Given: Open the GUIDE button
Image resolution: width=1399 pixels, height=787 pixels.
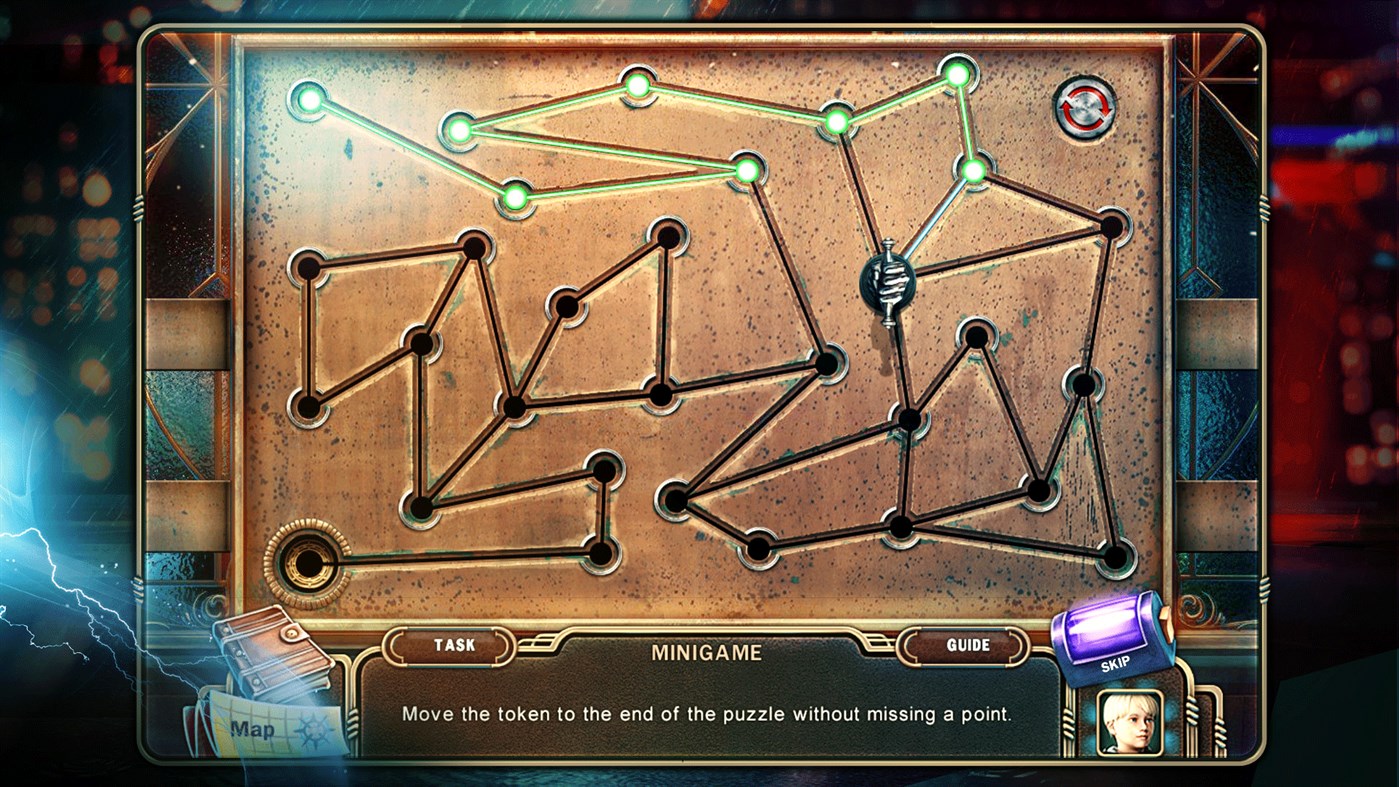Looking at the screenshot, I should pos(967,646).
